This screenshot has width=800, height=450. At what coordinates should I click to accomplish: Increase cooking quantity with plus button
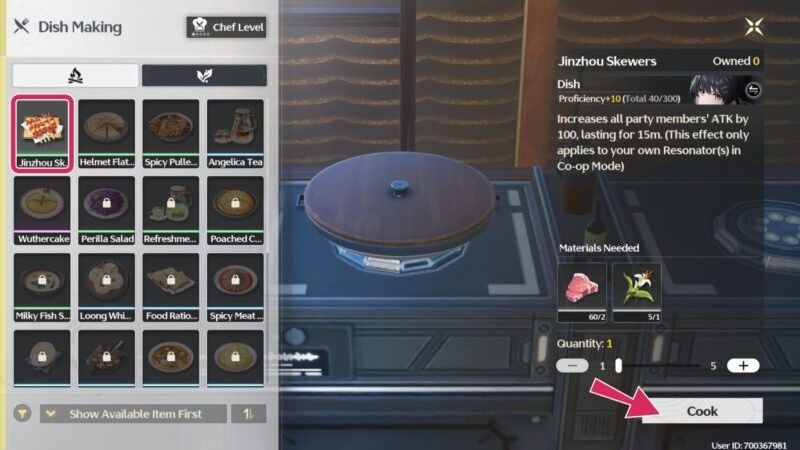(x=743, y=366)
